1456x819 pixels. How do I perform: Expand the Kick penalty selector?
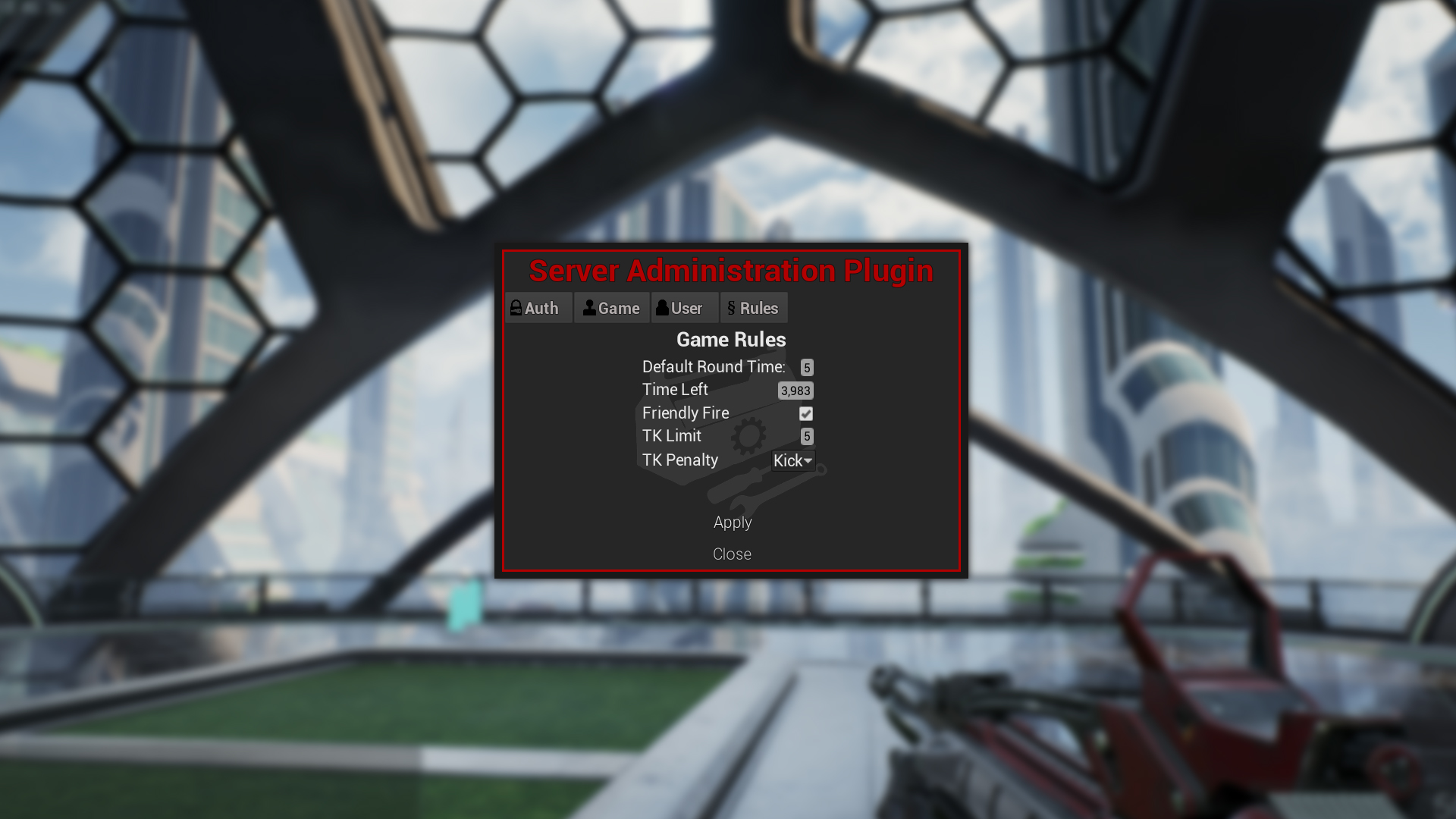coord(792,460)
